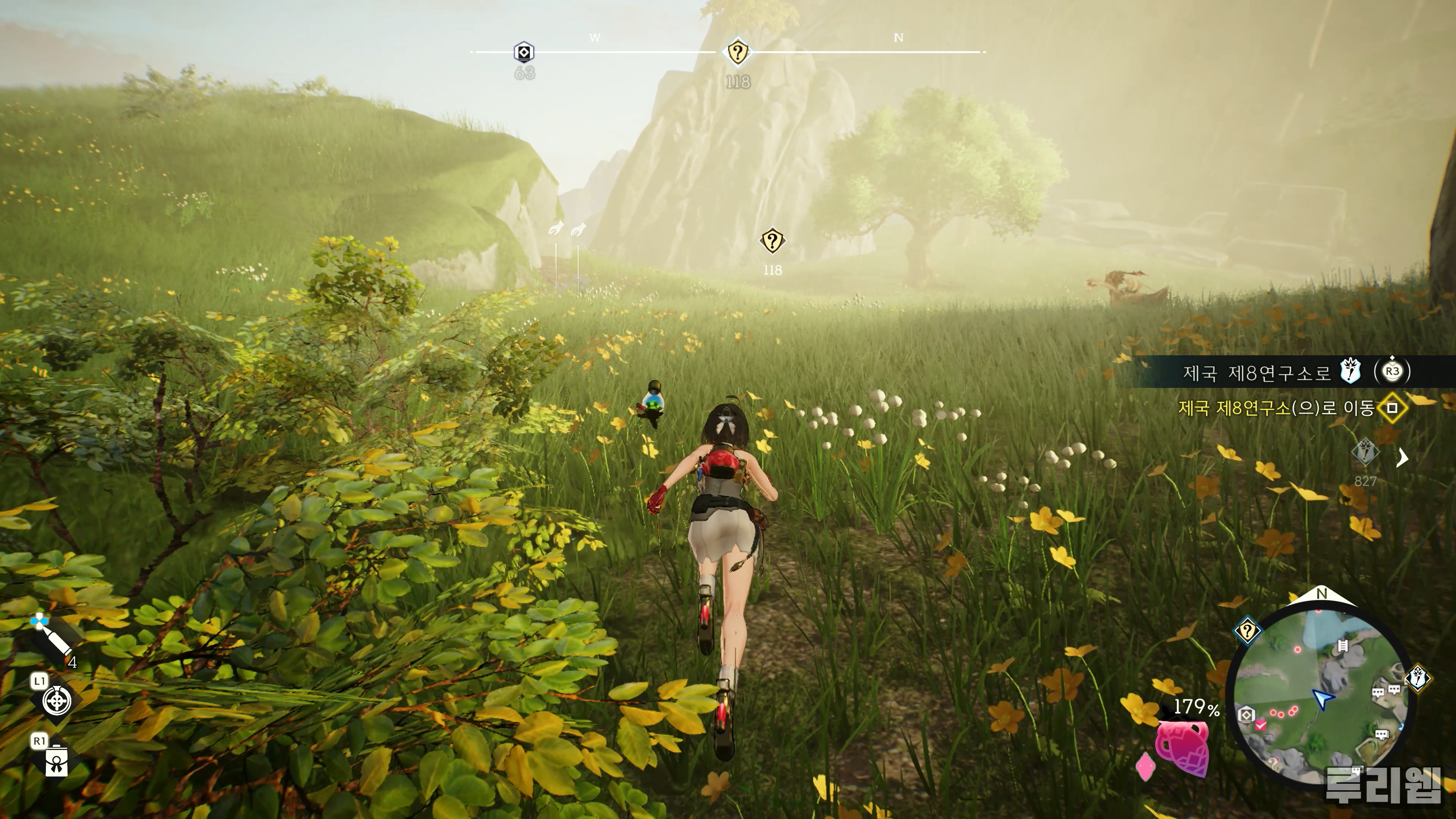Click the white chevron arrow beside the 827 marker
1456x819 pixels.
(1402, 457)
